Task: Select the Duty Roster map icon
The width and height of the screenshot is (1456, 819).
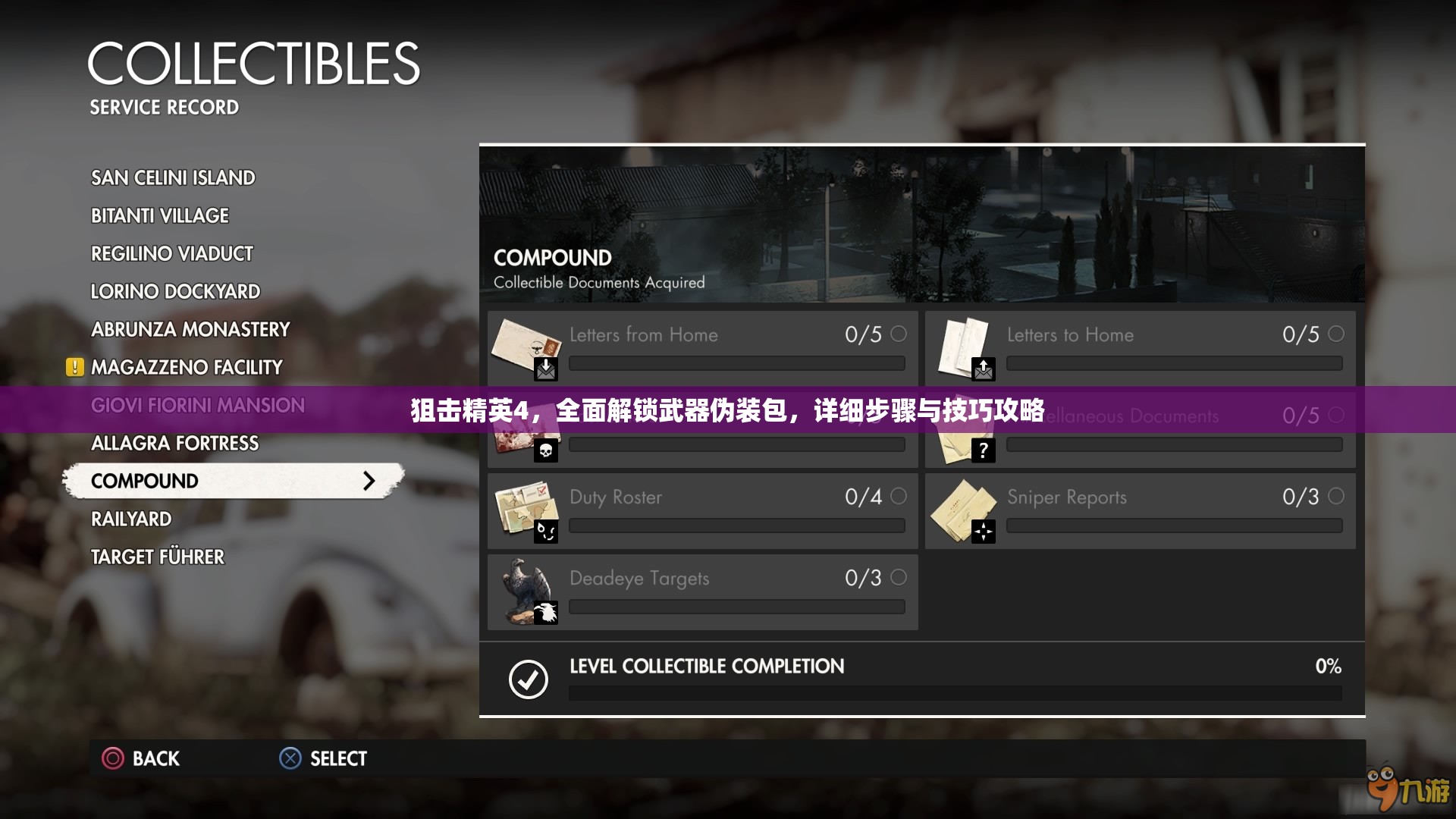Action: 525,508
